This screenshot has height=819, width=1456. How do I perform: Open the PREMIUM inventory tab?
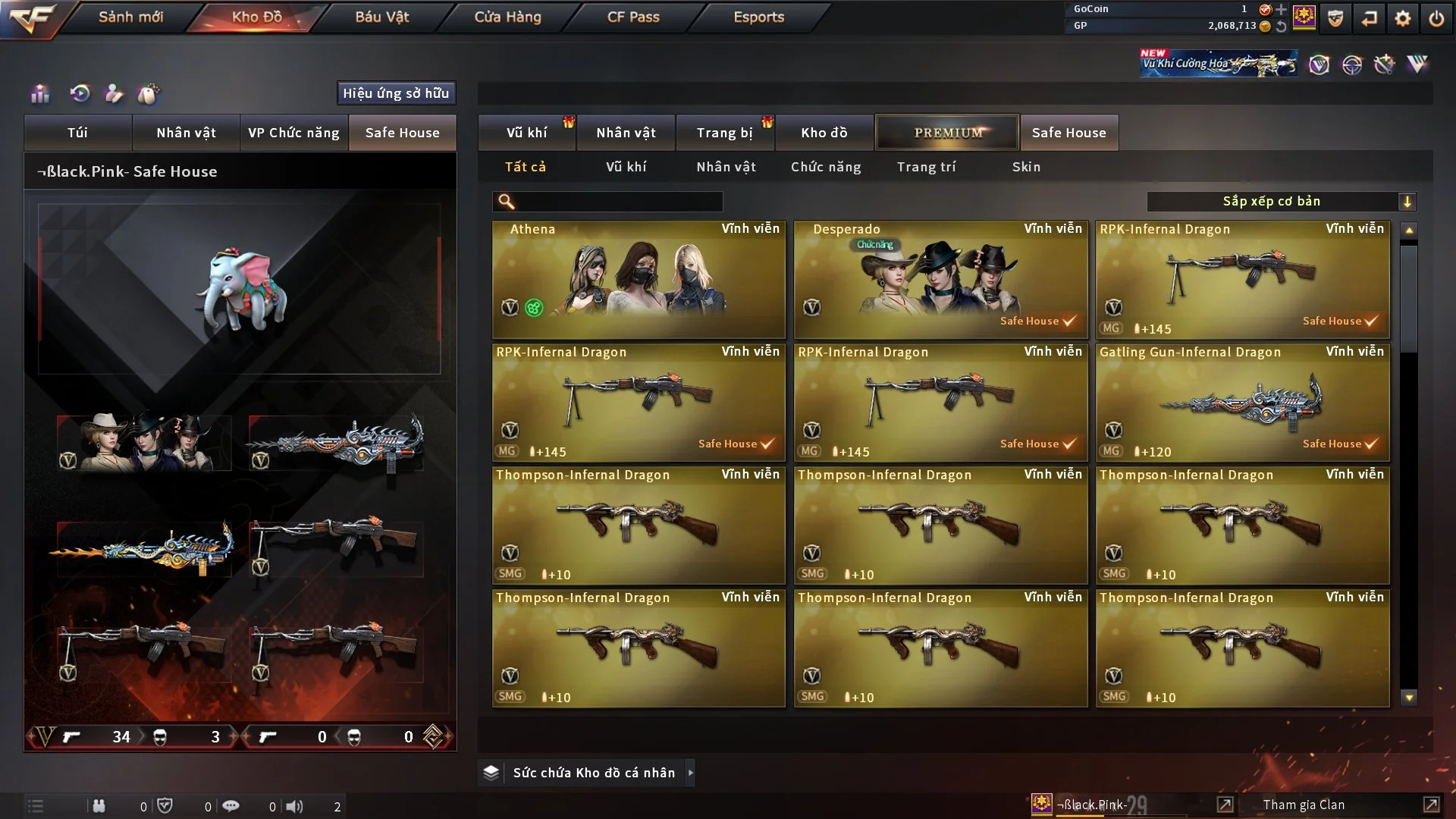pos(947,133)
